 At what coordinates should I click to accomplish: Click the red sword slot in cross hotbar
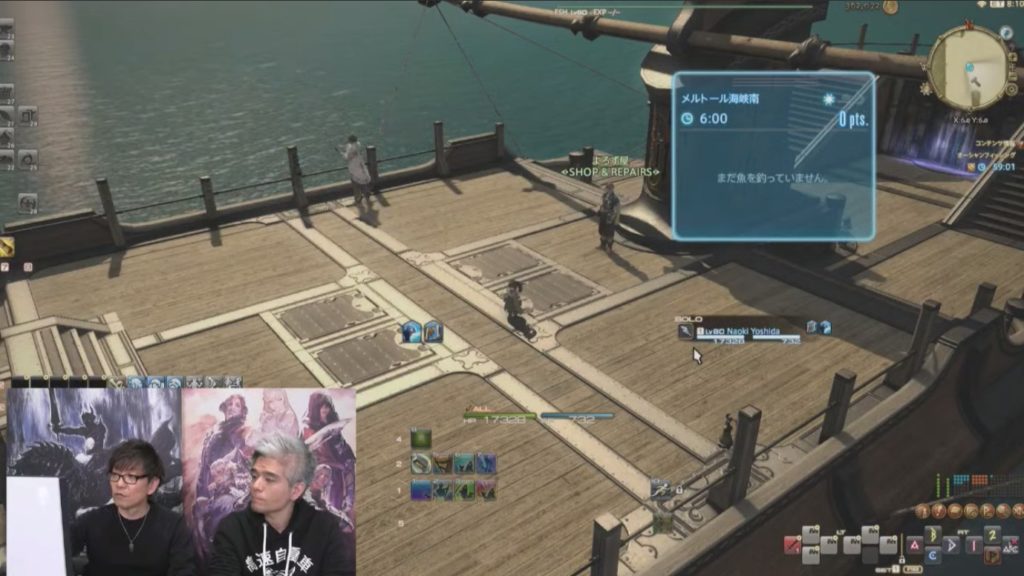(792, 545)
